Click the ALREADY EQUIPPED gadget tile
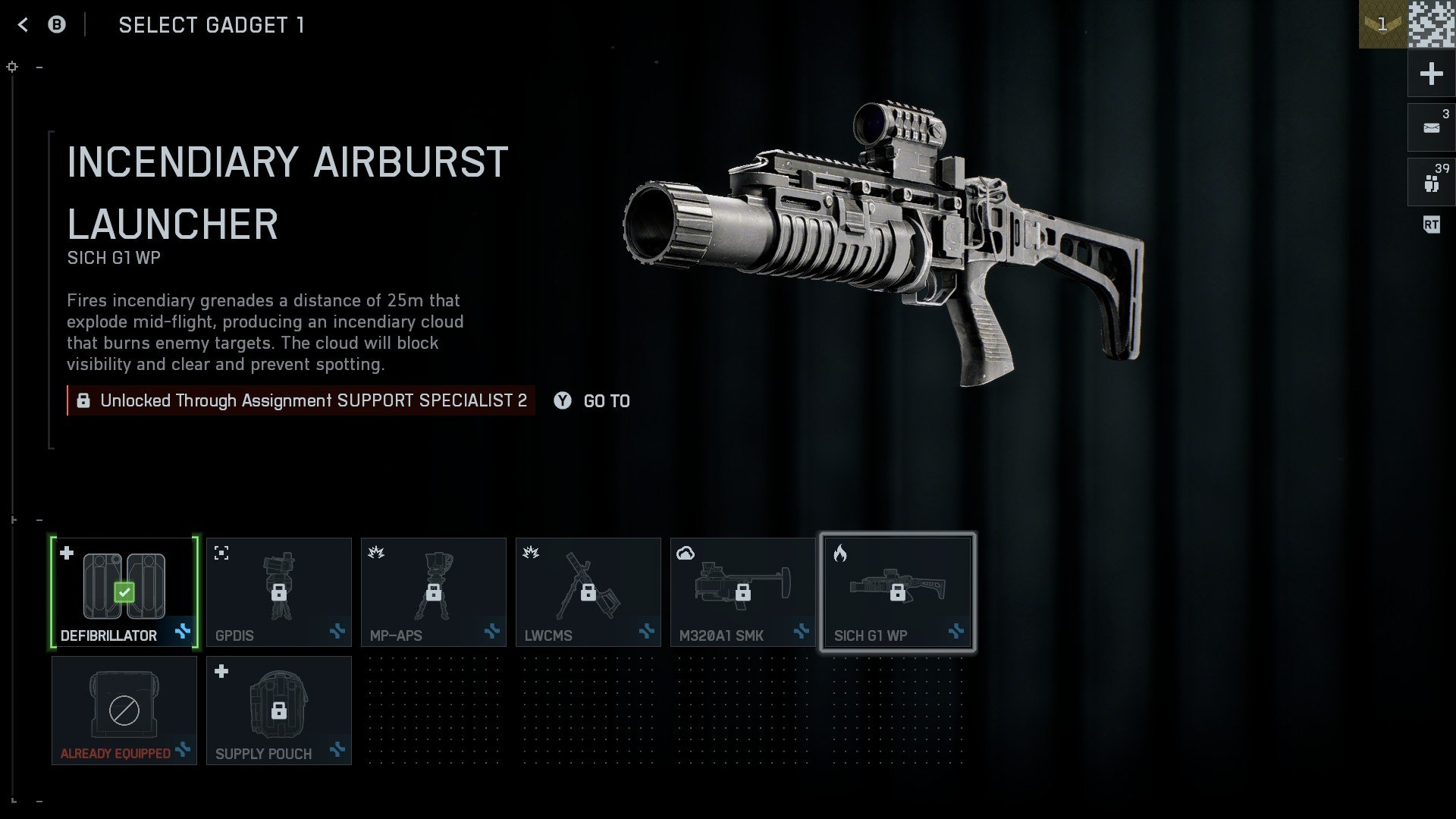Viewport: 1456px width, 819px height. (x=124, y=710)
